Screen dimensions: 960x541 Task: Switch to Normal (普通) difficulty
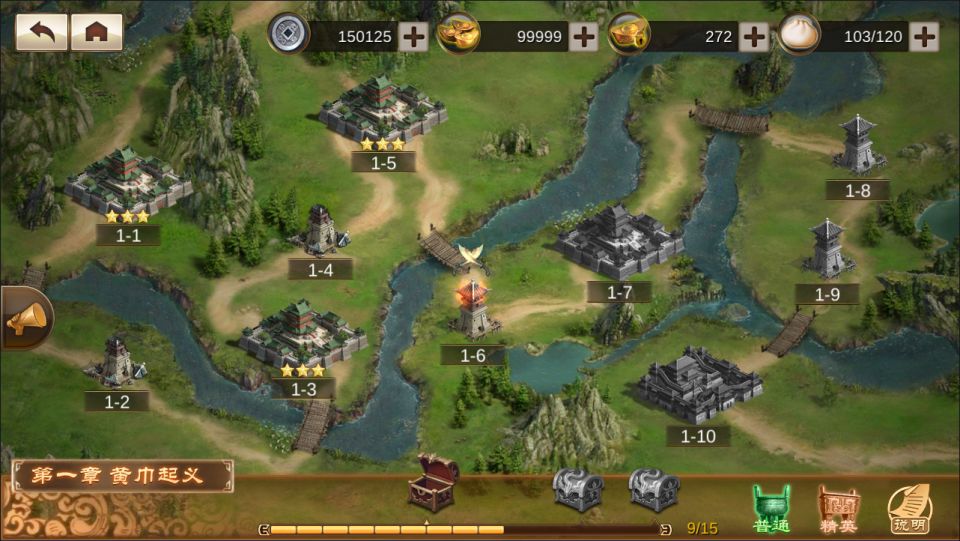[771, 510]
